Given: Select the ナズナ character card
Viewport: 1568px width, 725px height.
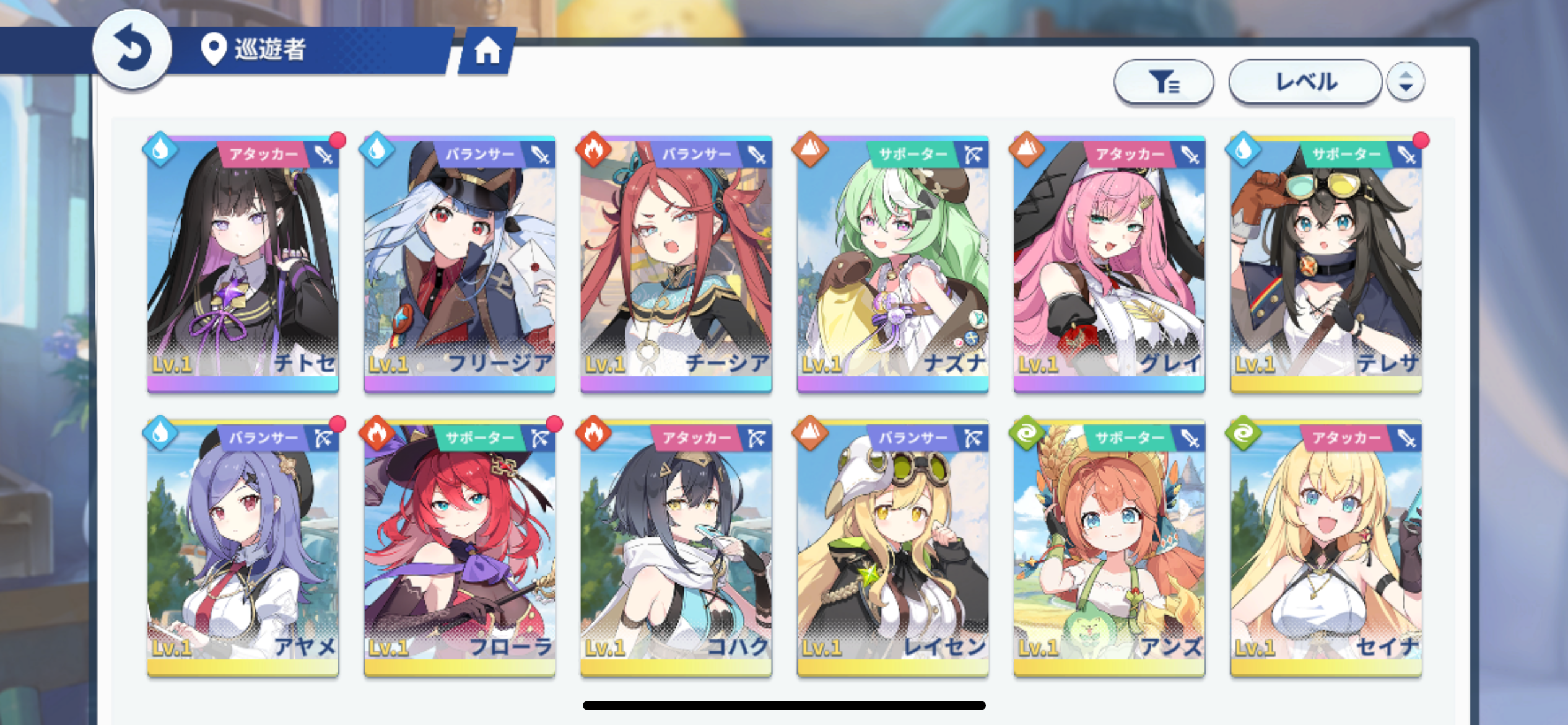Looking at the screenshot, I should pos(892,263).
